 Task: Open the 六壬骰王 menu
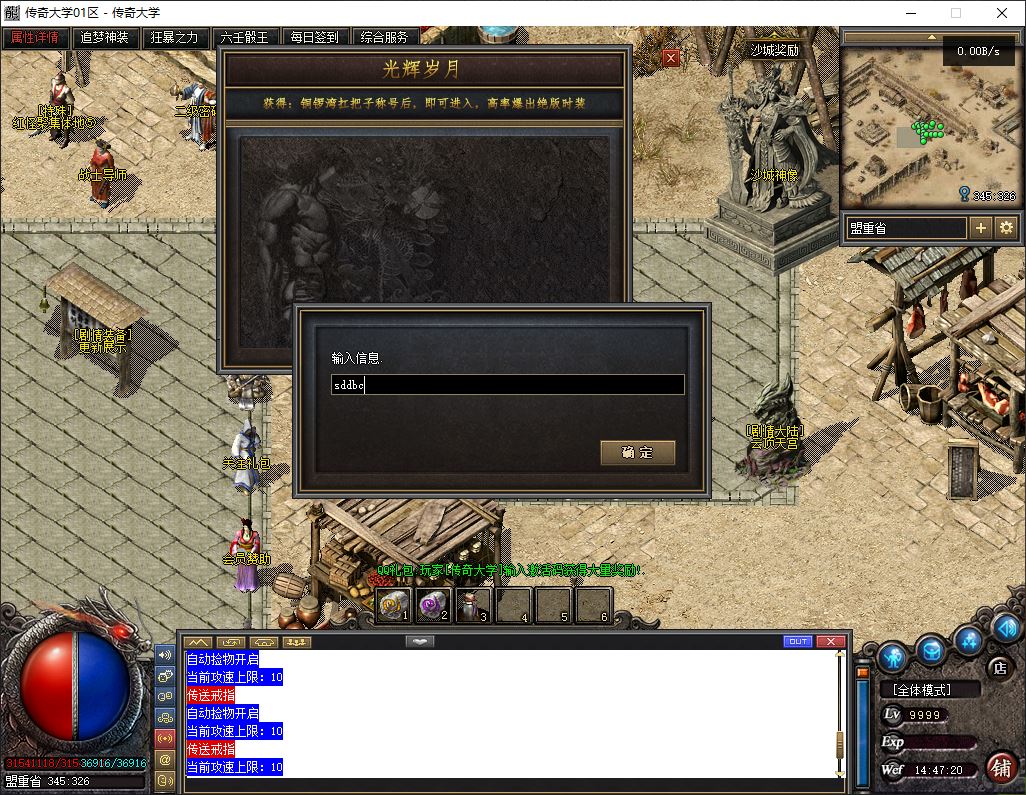(x=244, y=37)
